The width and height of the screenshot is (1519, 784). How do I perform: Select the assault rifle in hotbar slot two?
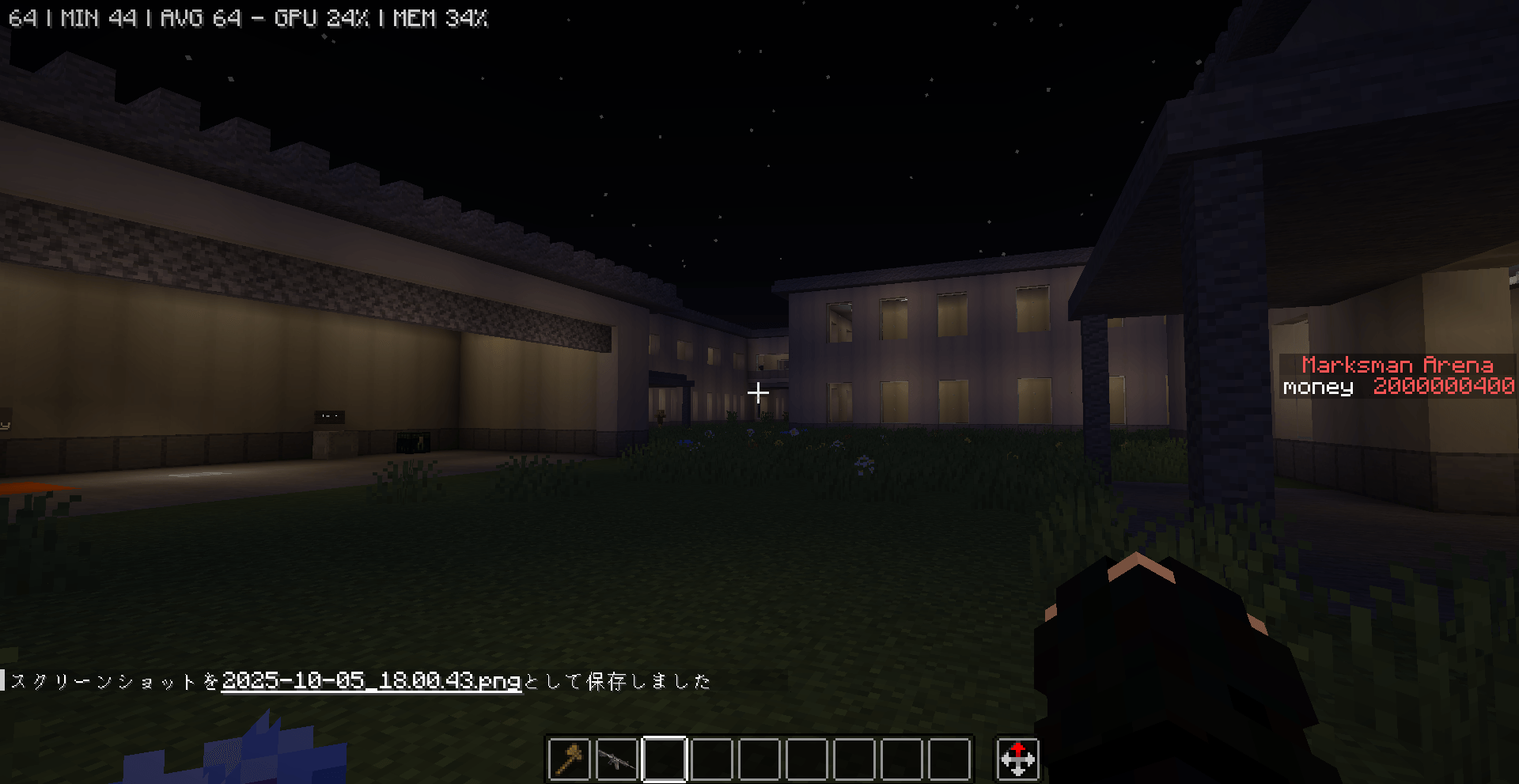pyautogui.click(x=616, y=760)
